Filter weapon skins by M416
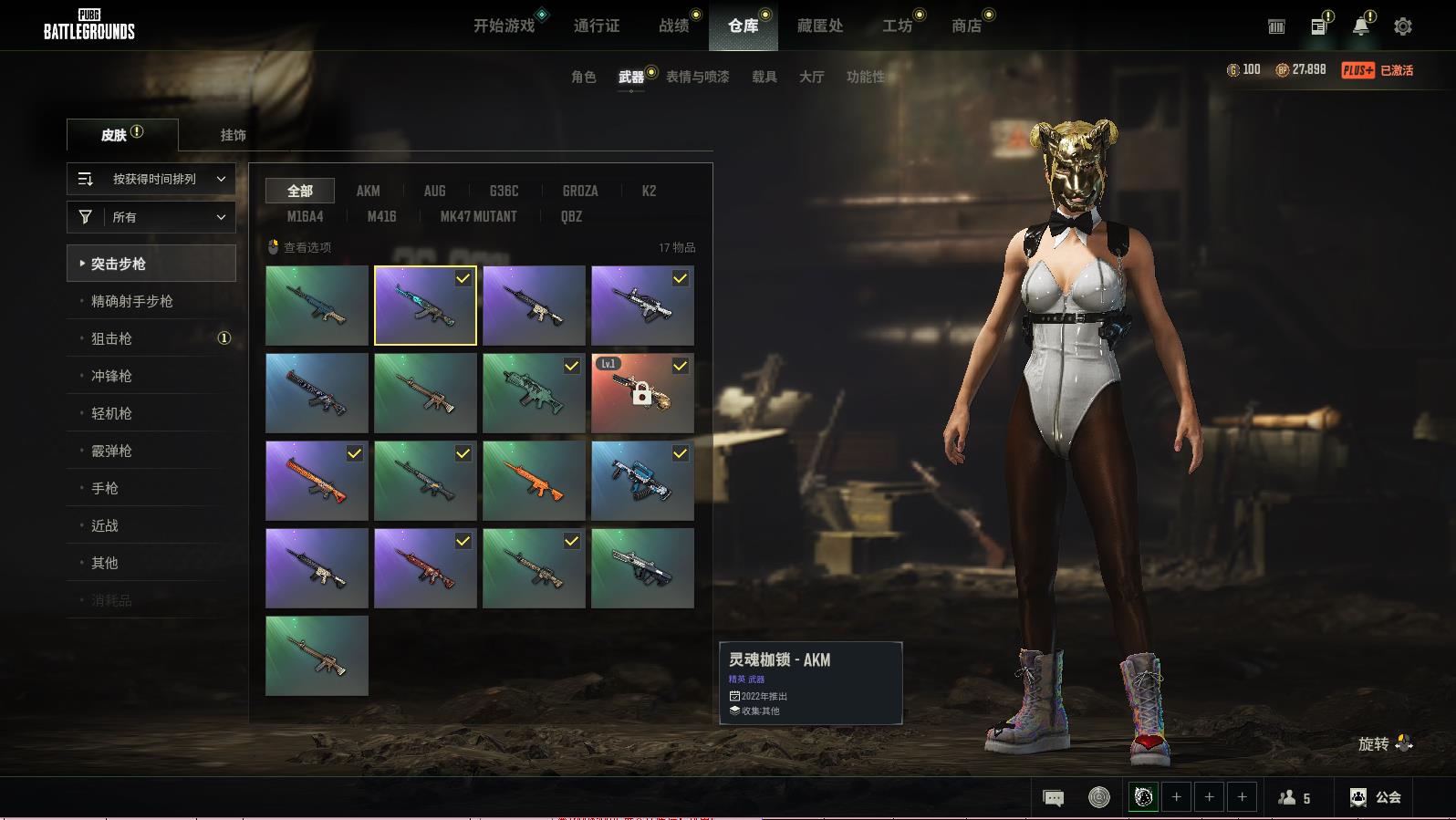The image size is (1456, 820). click(x=381, y=216)
